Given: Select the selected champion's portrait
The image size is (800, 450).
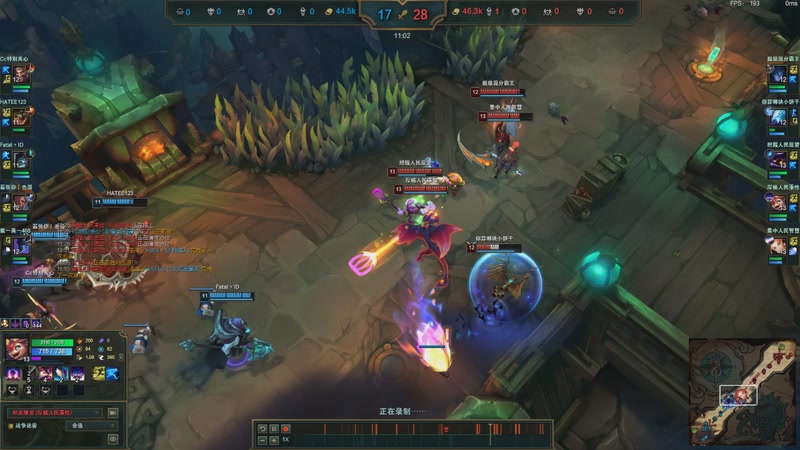Looking at the screenshot, I should [x=17, y=349].
